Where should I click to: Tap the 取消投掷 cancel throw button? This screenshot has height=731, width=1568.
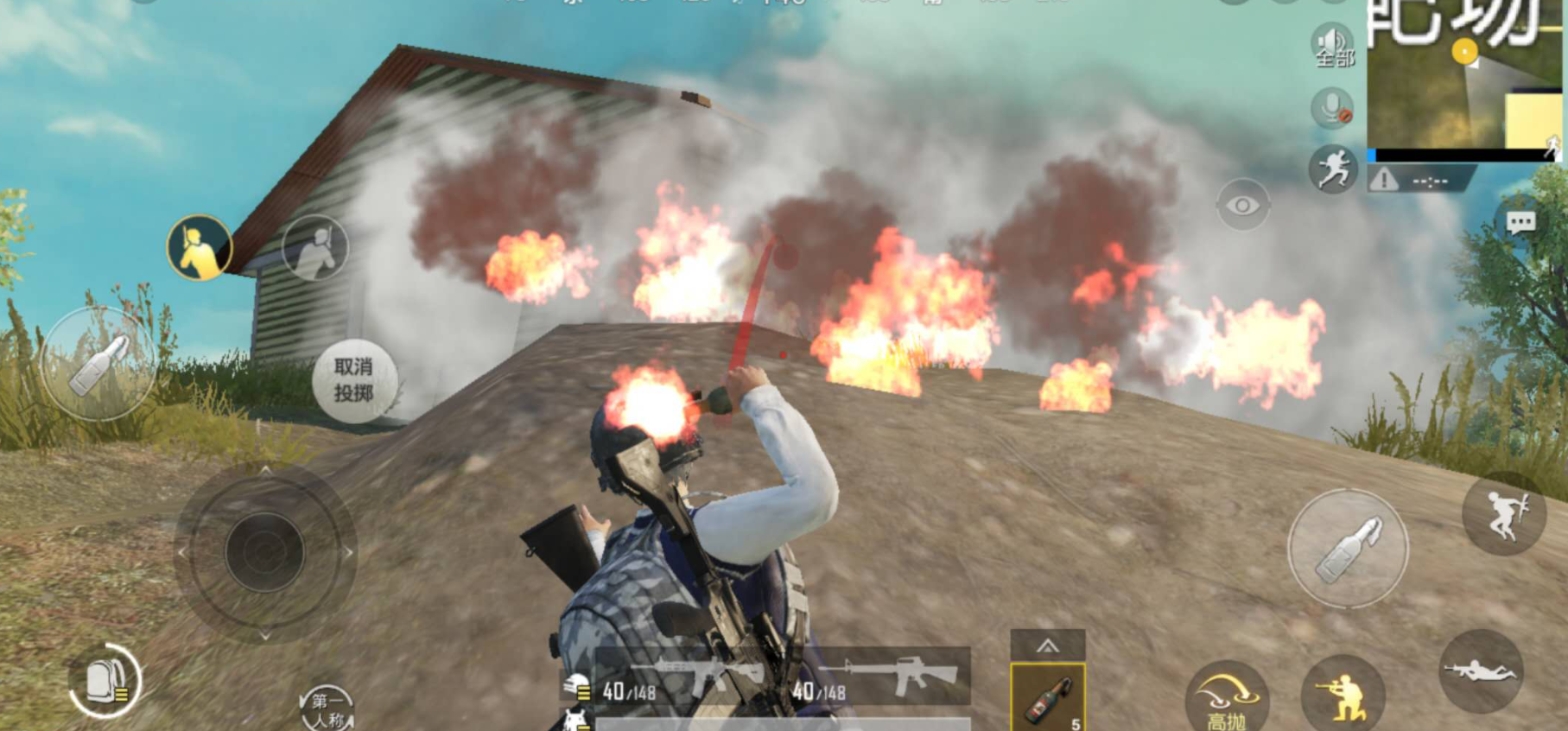click(x=354, y=380)
